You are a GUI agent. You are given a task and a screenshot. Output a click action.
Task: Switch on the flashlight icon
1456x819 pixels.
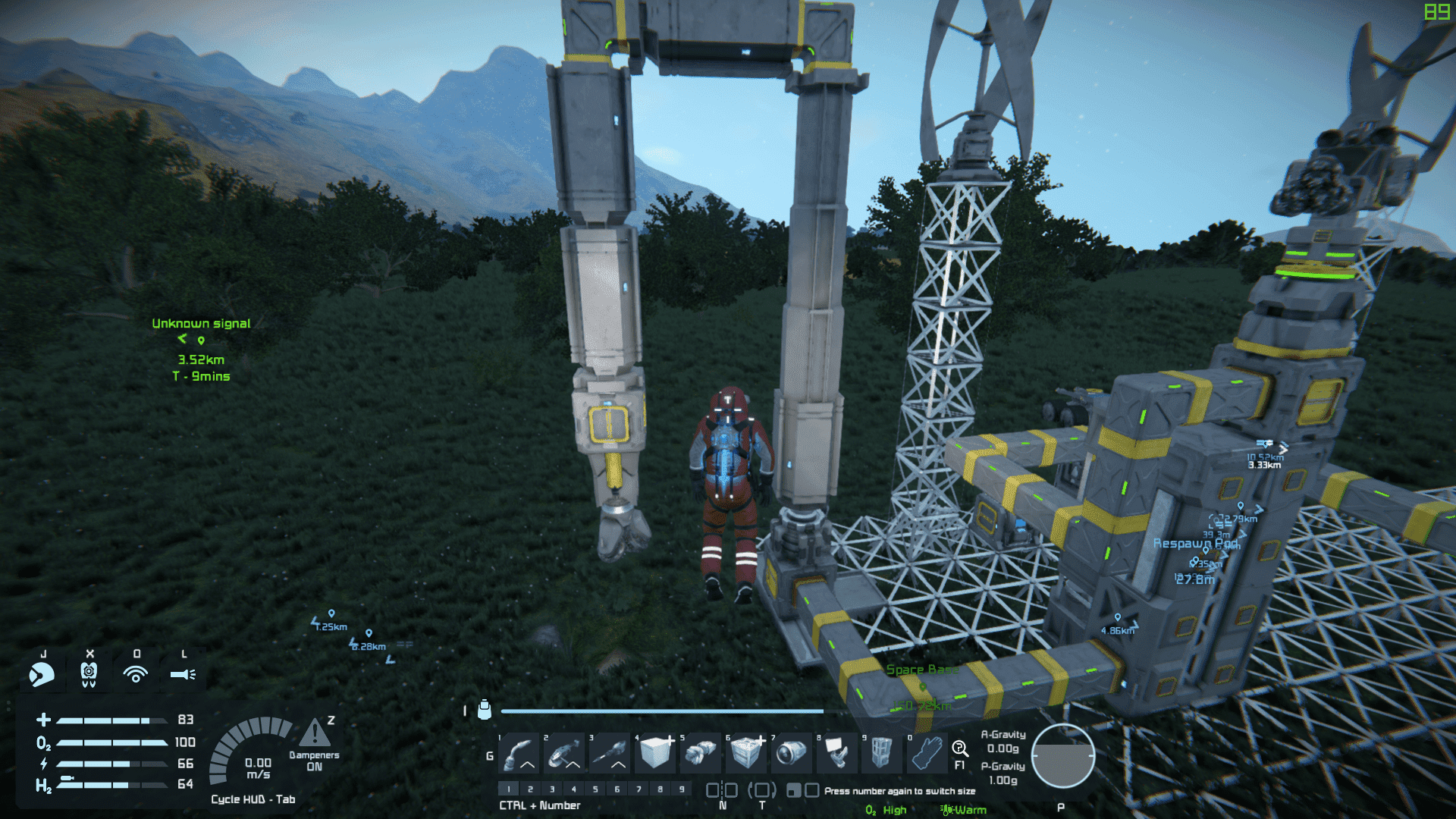tap(183, 673)
